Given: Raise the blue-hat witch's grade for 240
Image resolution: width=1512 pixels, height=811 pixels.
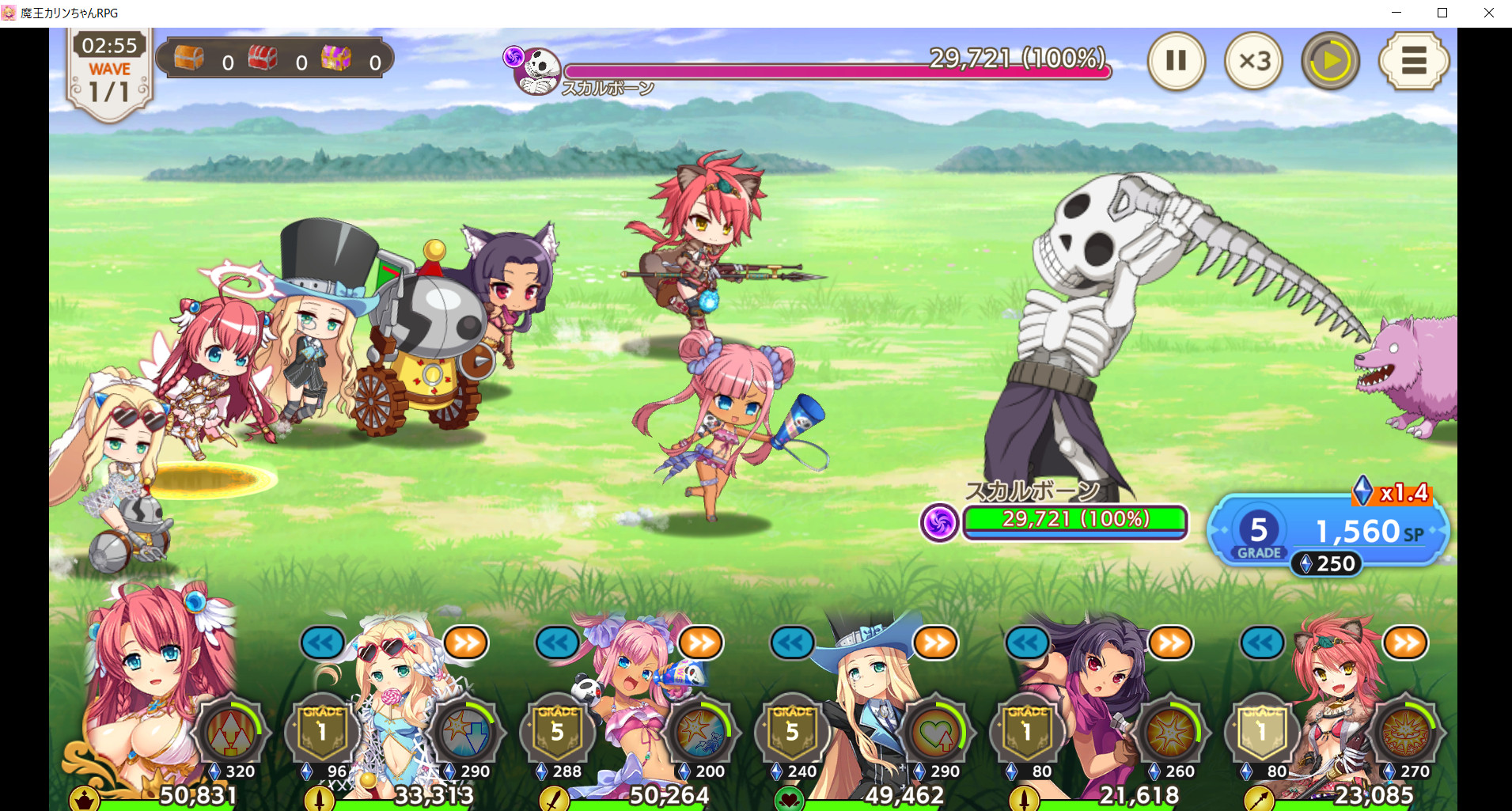Looking at the screenshot, I should pyautogui.click(x=792, y=733).
